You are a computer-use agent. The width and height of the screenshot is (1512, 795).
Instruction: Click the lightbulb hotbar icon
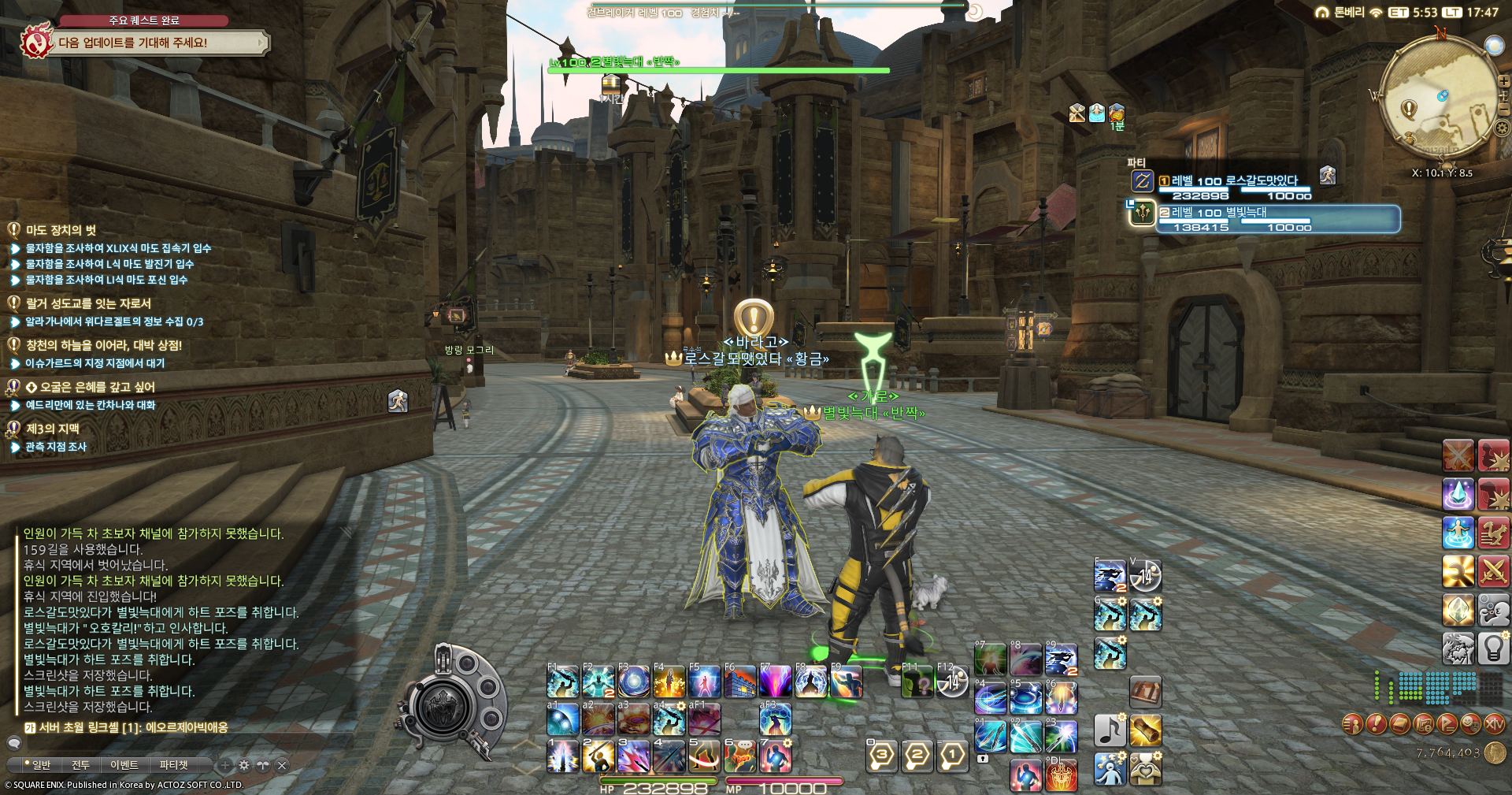point(1493,648)
